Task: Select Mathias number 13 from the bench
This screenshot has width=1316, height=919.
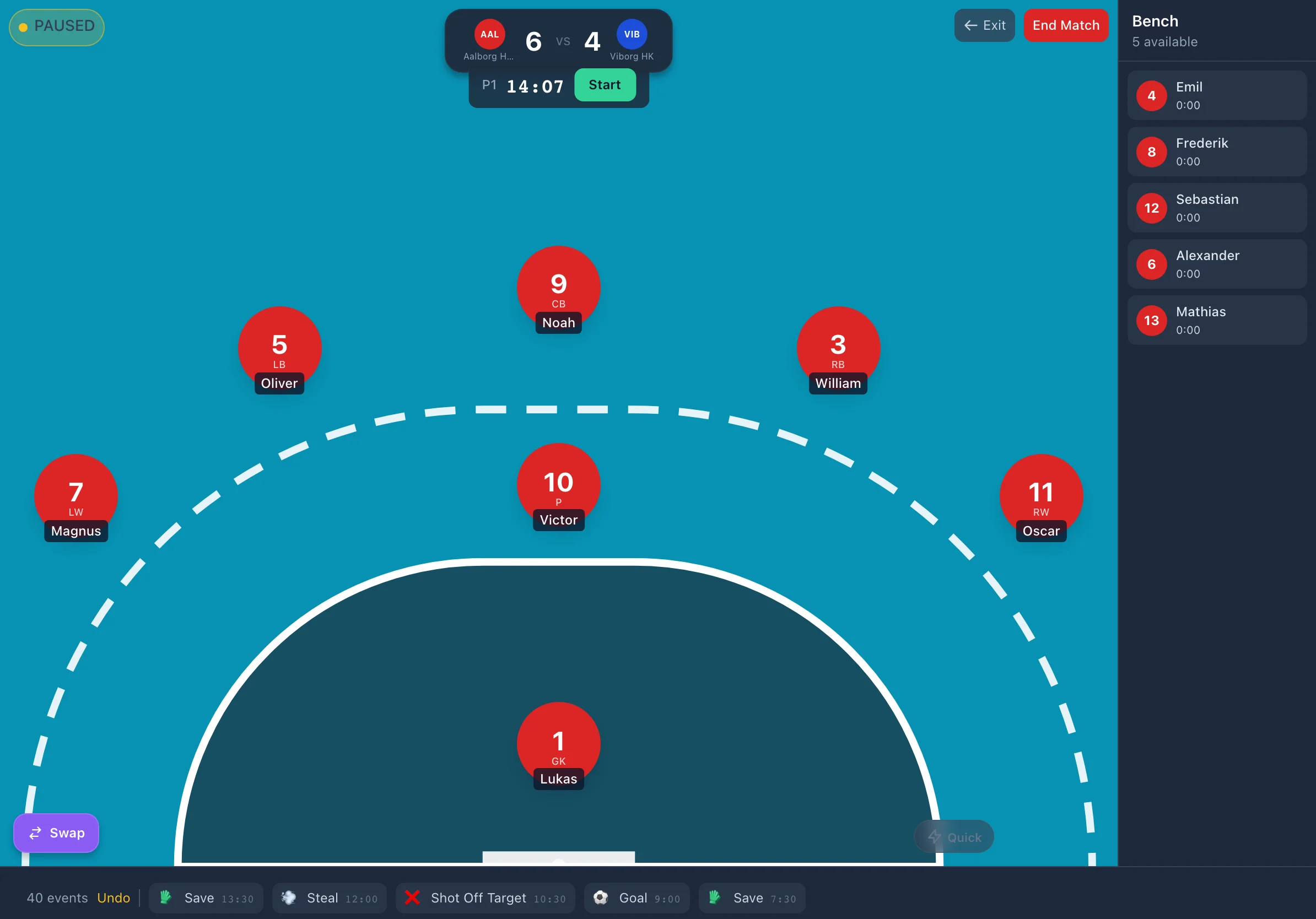Action: [x=1216, y=320]
